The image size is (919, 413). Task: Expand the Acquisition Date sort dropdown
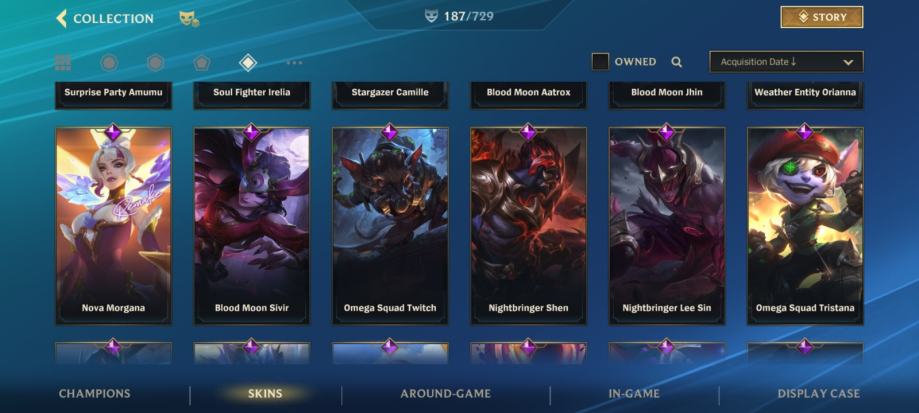786,62
